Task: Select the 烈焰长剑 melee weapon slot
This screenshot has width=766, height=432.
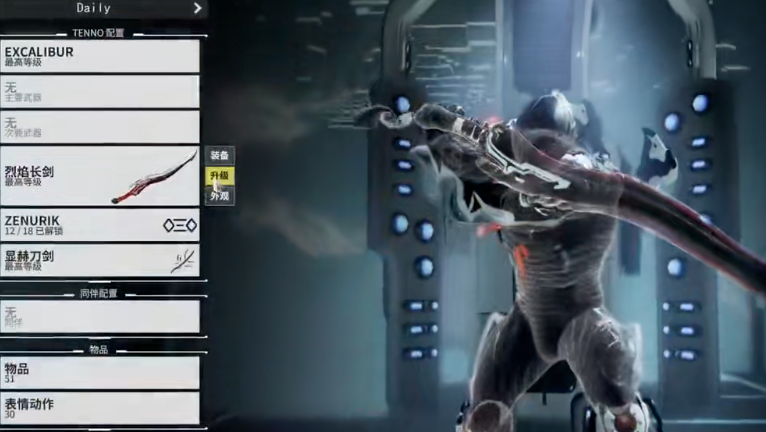Action: coord(100,176)
